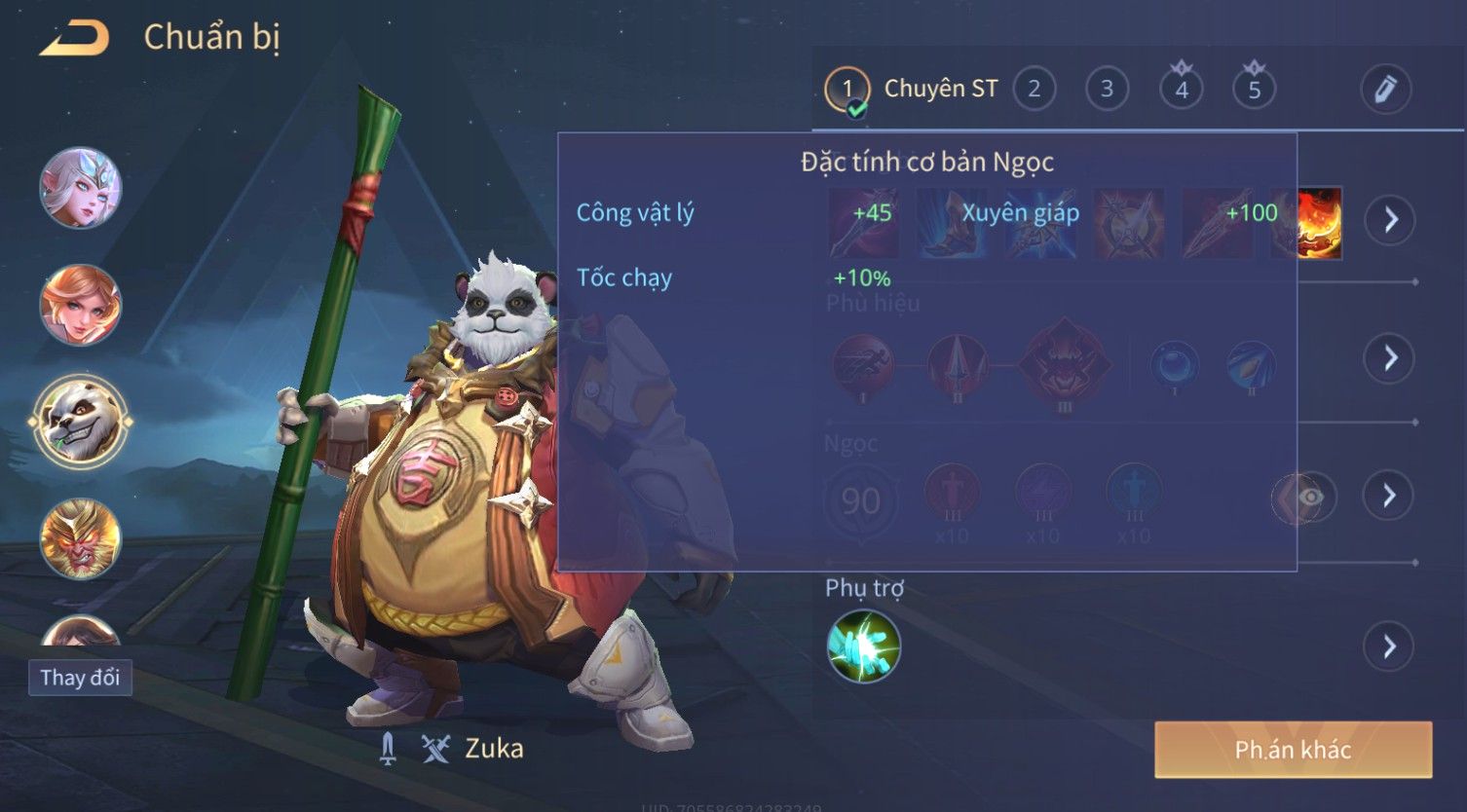
Task: Select the Zuka panda hero portrait
Action: tap(80, 422)
